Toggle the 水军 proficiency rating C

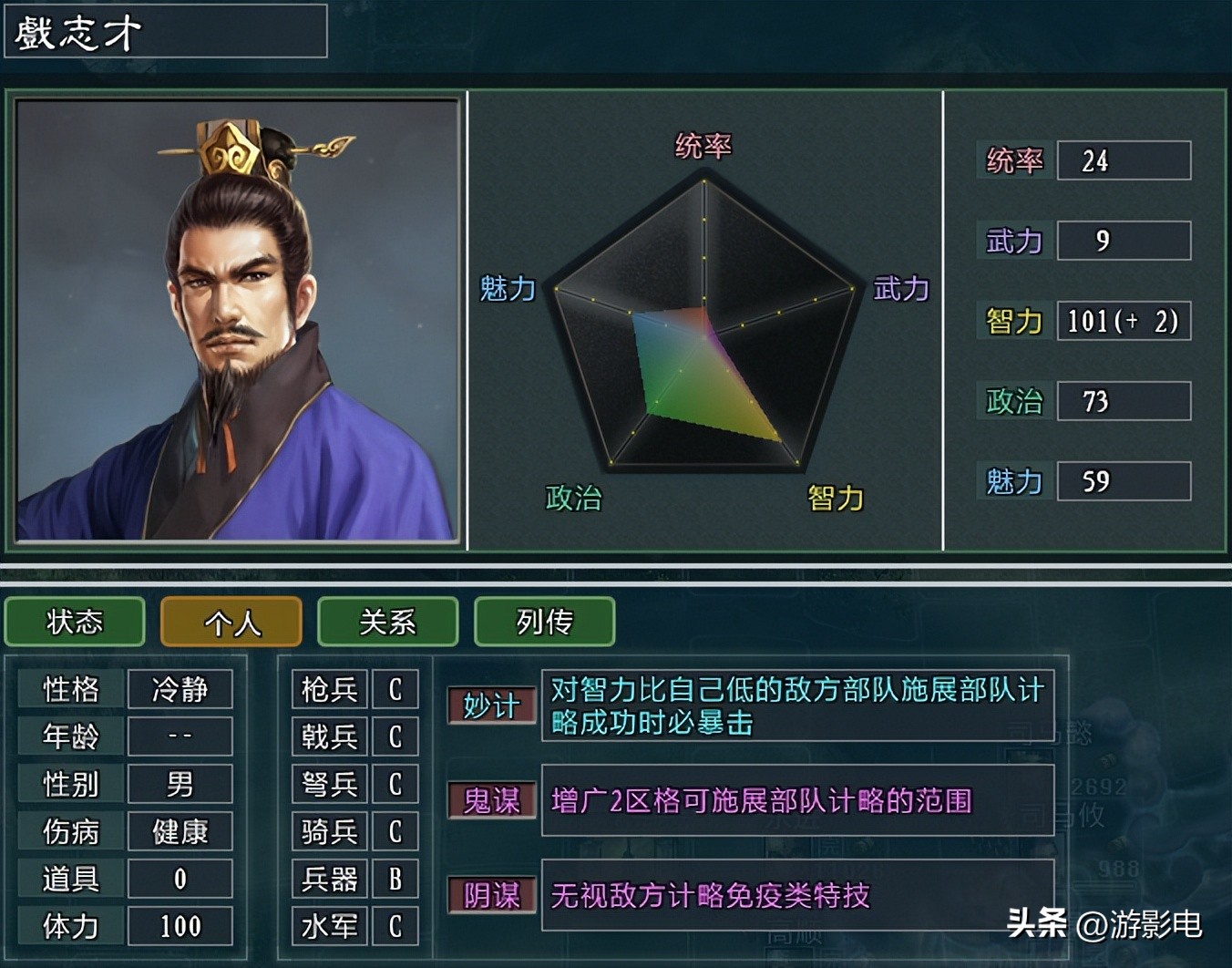[x=395, y=927]
